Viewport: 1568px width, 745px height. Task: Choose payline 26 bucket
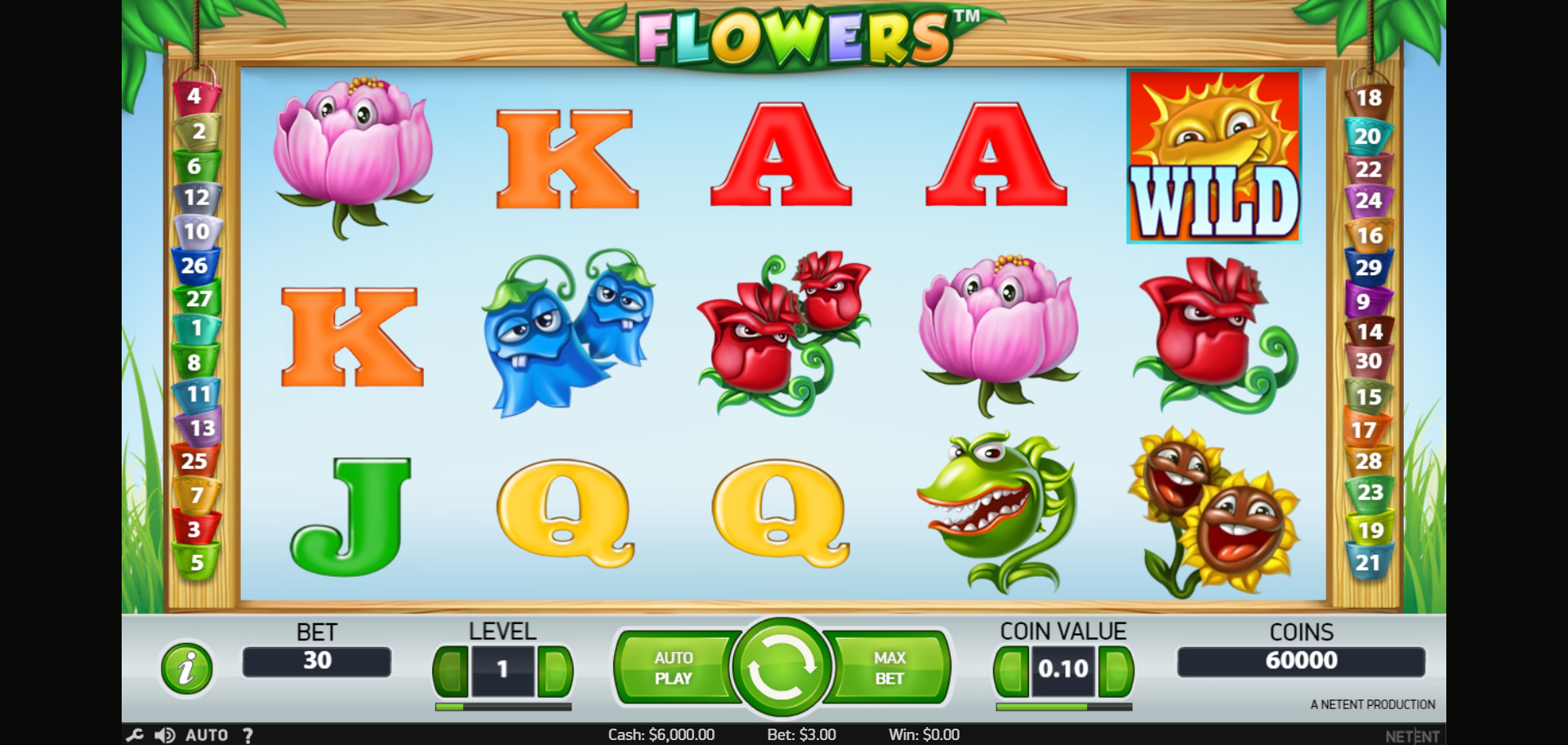point(194,265)
